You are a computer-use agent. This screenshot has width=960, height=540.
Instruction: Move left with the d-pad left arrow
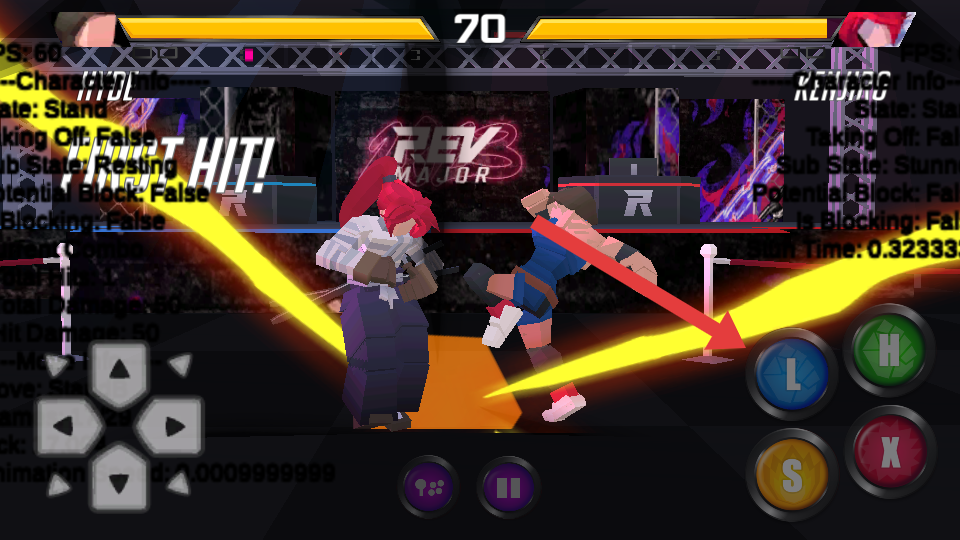point(65,428)
